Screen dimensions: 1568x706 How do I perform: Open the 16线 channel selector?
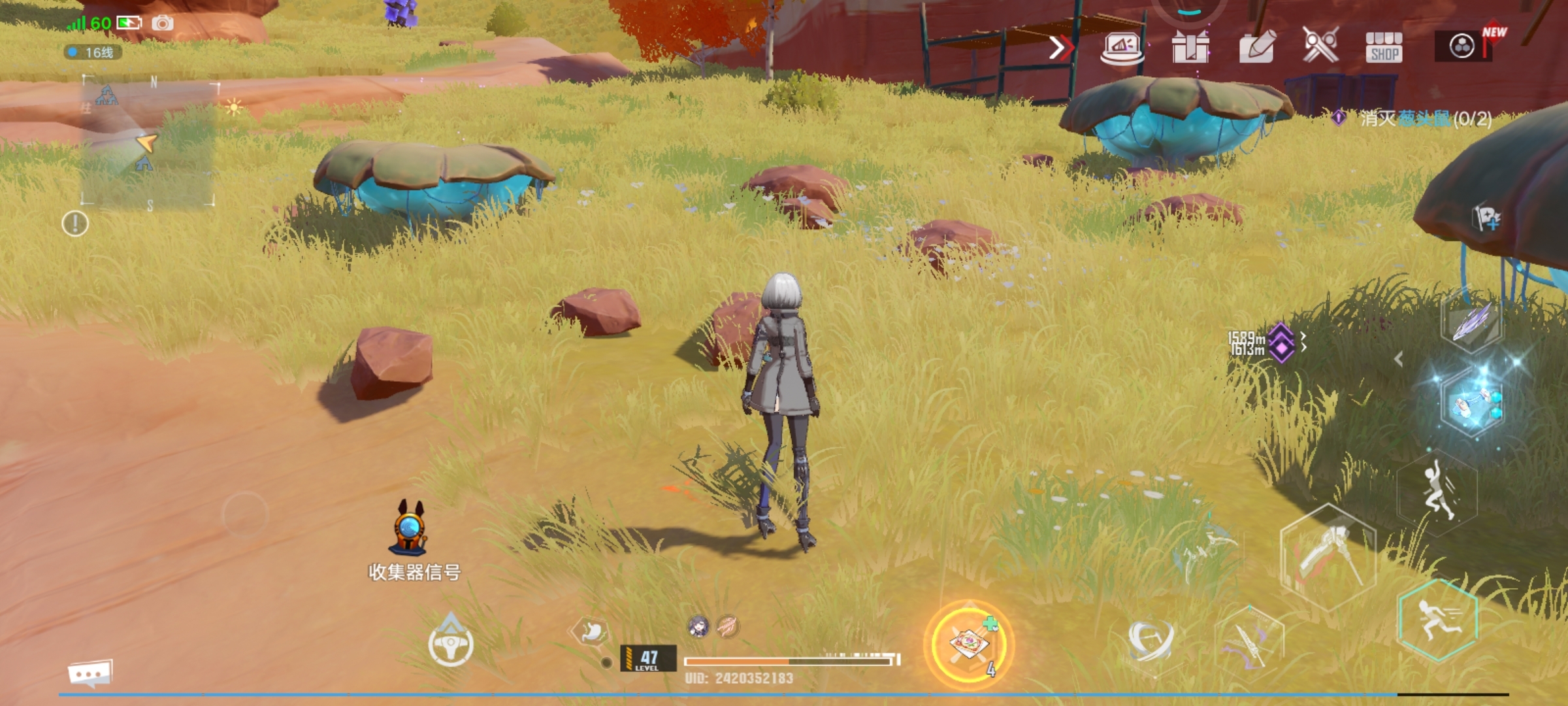93,52
